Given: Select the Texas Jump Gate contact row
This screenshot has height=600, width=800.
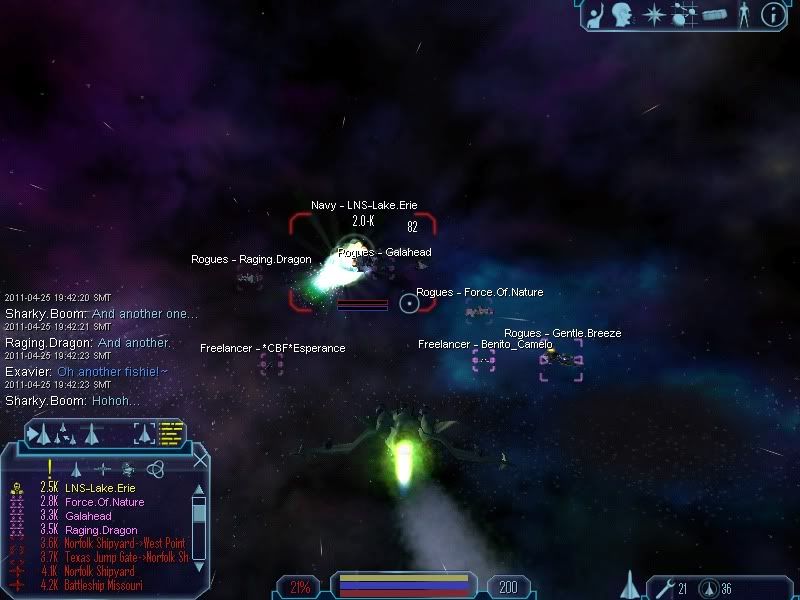Looking at the screenshot, I should pyautogui.click(x=125, y=558).
